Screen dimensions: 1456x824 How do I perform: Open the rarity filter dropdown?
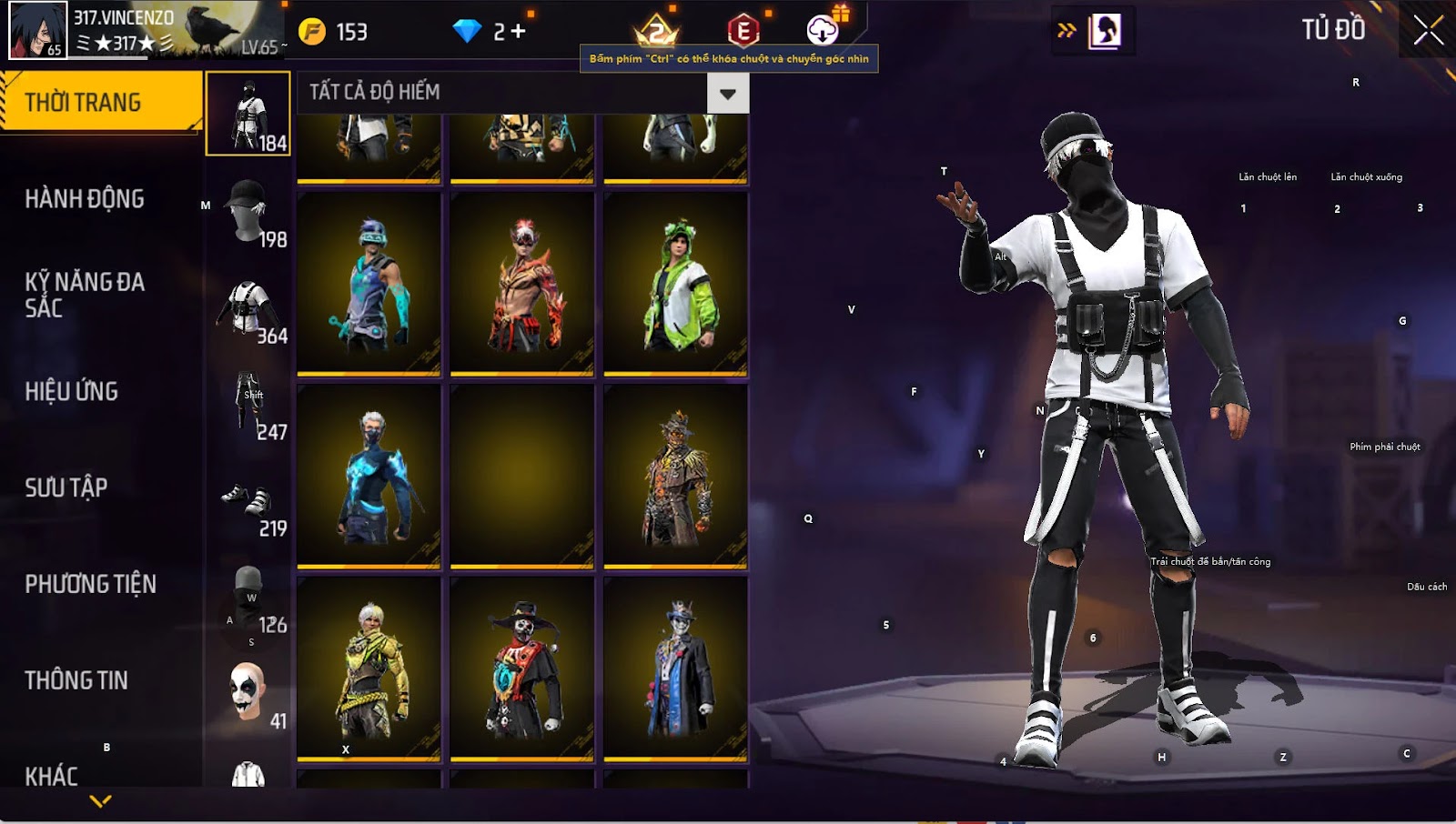(x=728, y=93)
